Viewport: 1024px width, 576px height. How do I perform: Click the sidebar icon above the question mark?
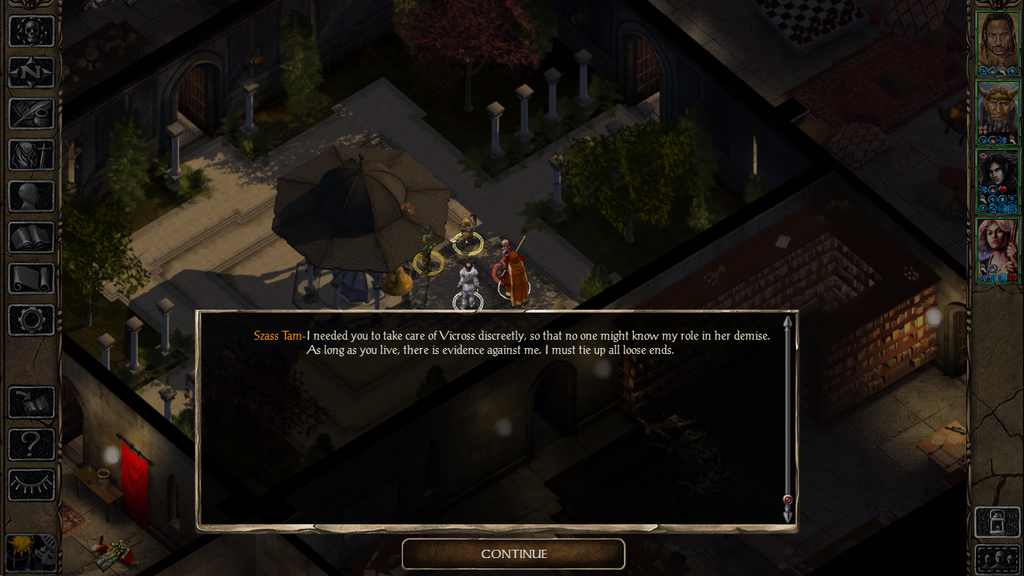point(31,402)
